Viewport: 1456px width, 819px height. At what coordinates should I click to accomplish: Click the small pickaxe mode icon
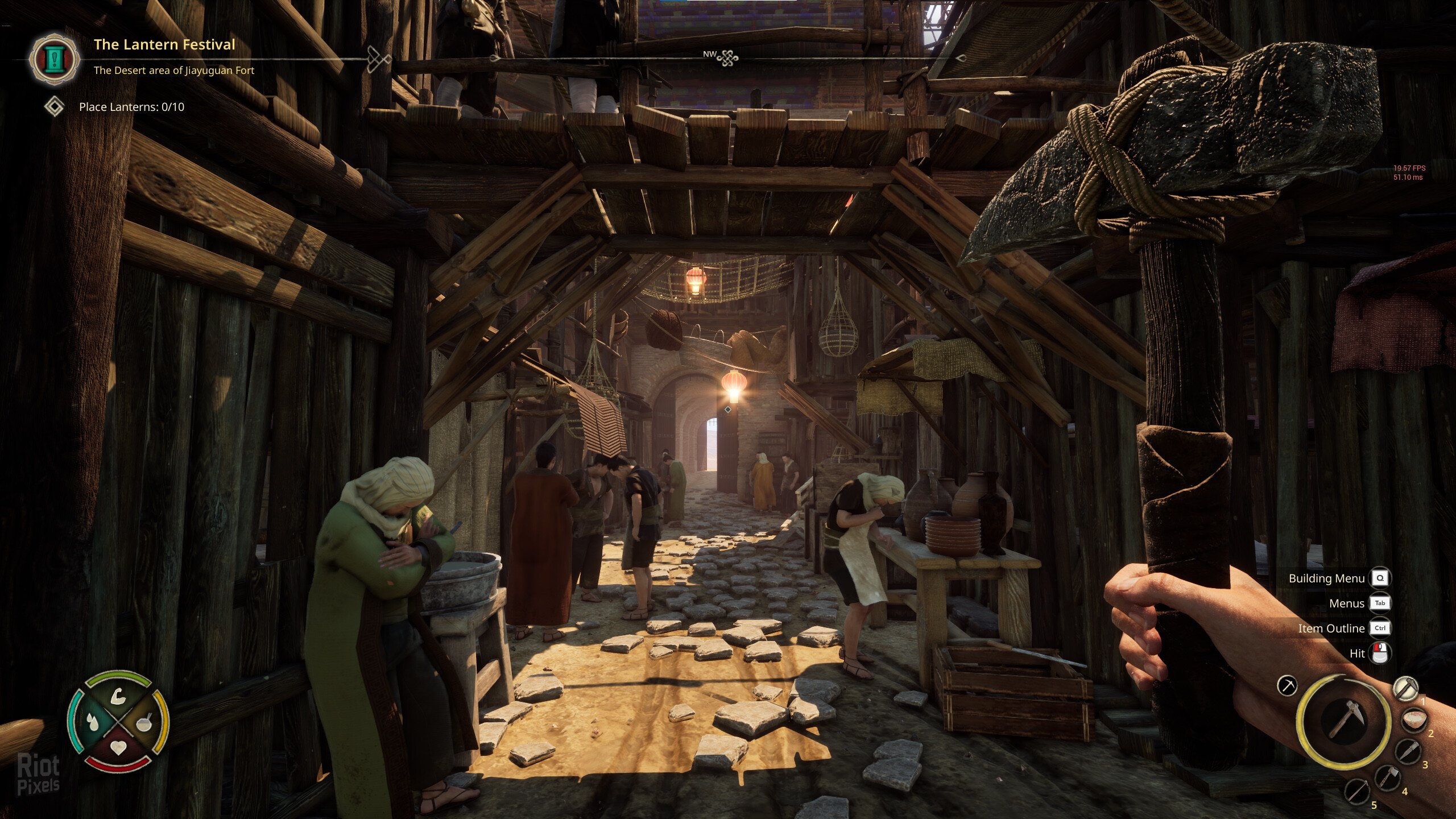tap(1287, 685)
